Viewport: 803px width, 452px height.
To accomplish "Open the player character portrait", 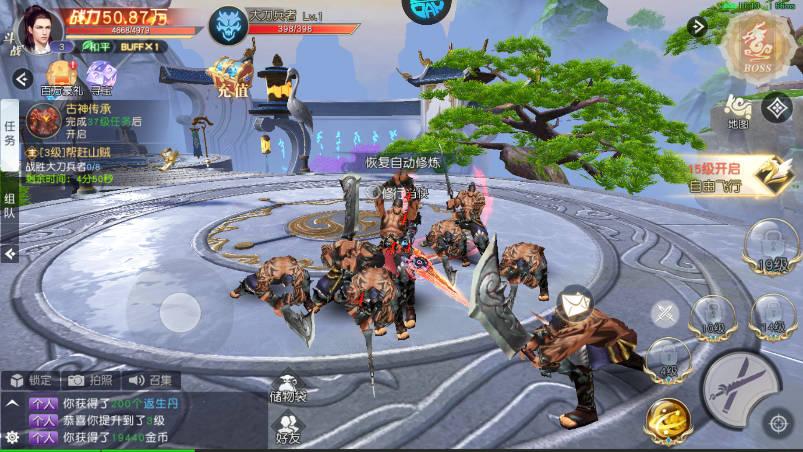I will (38, 25).
